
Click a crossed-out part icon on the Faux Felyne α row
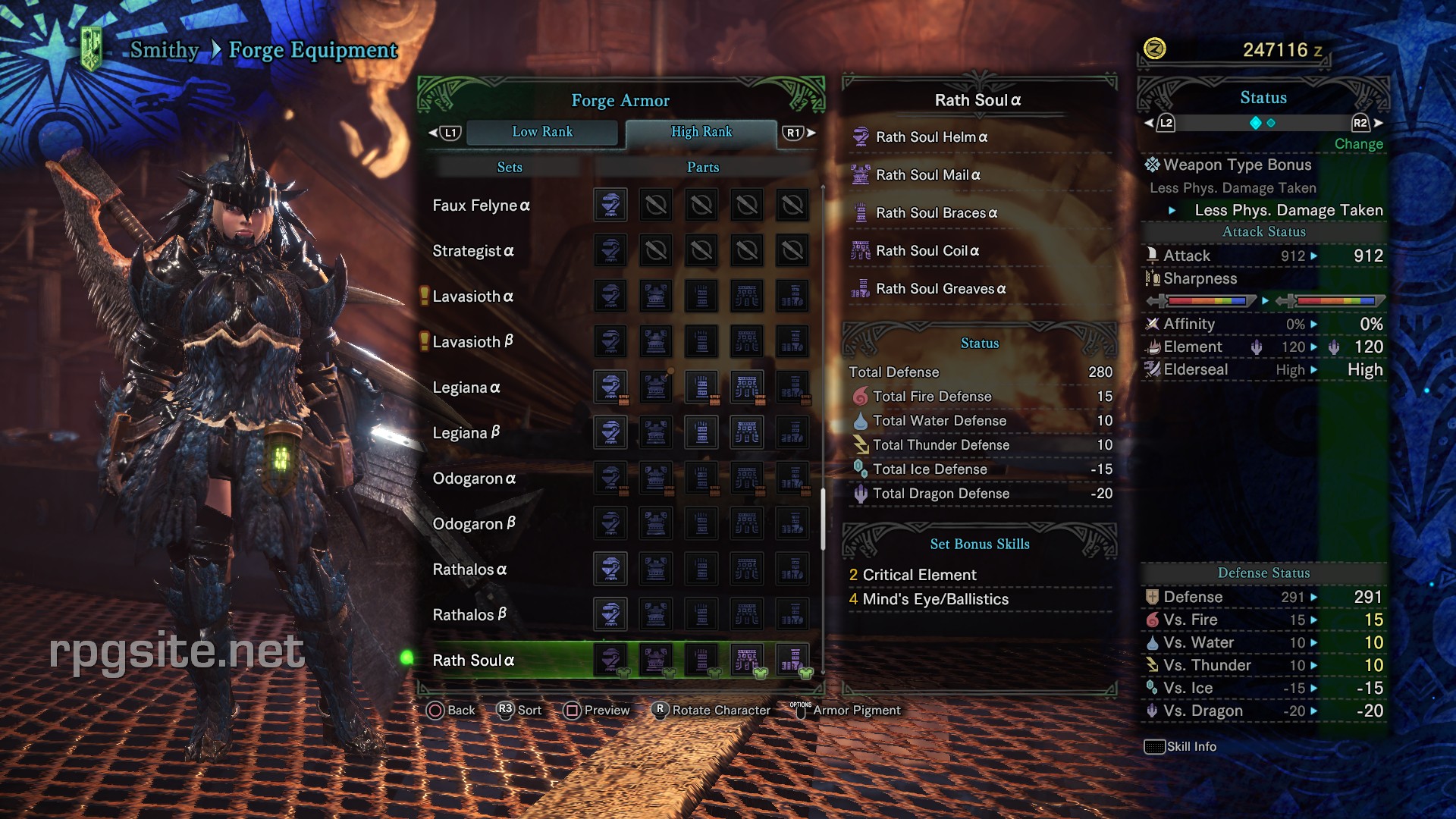(x=657, y=205)
